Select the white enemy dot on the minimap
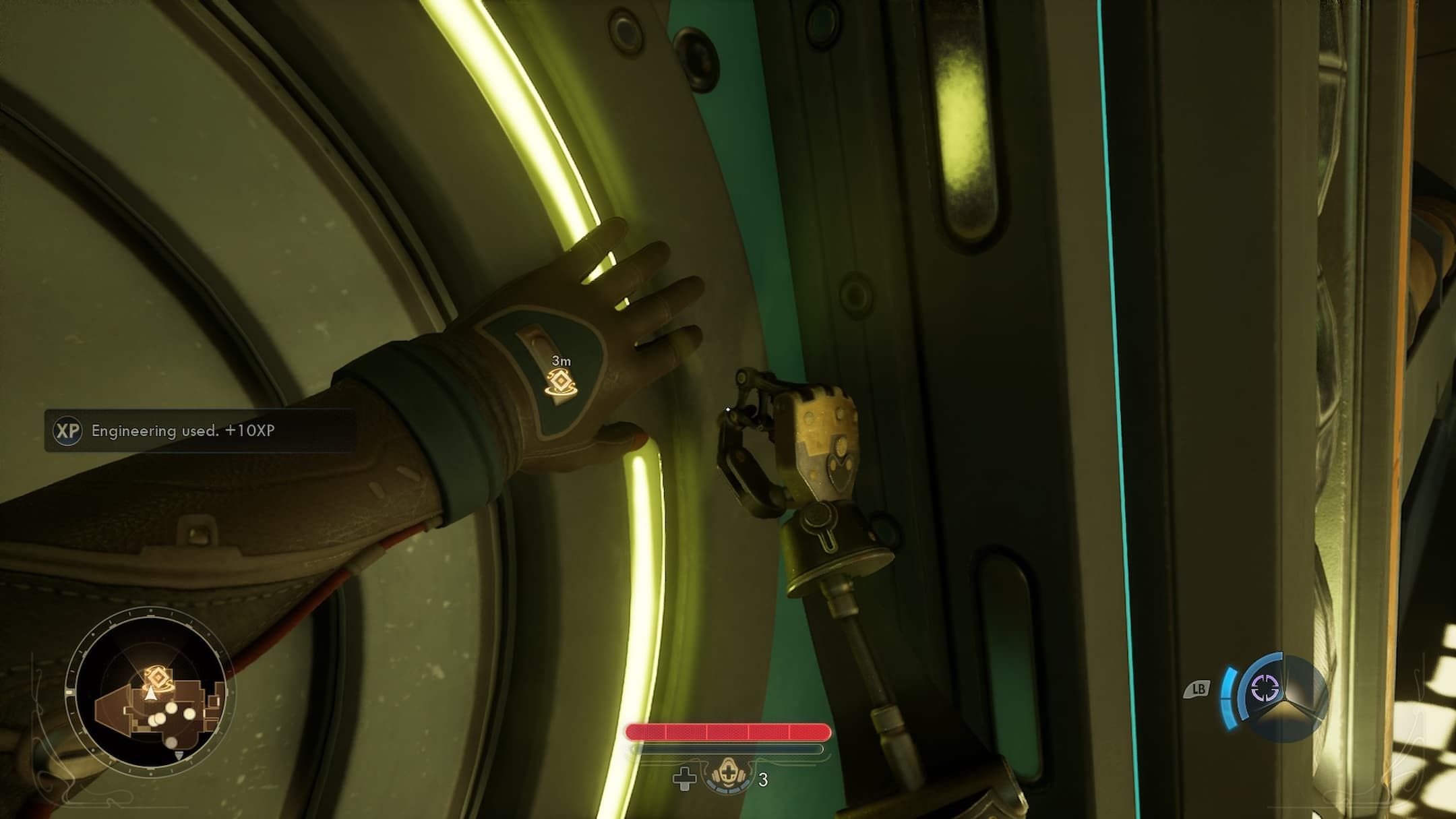 click(171, 709)
